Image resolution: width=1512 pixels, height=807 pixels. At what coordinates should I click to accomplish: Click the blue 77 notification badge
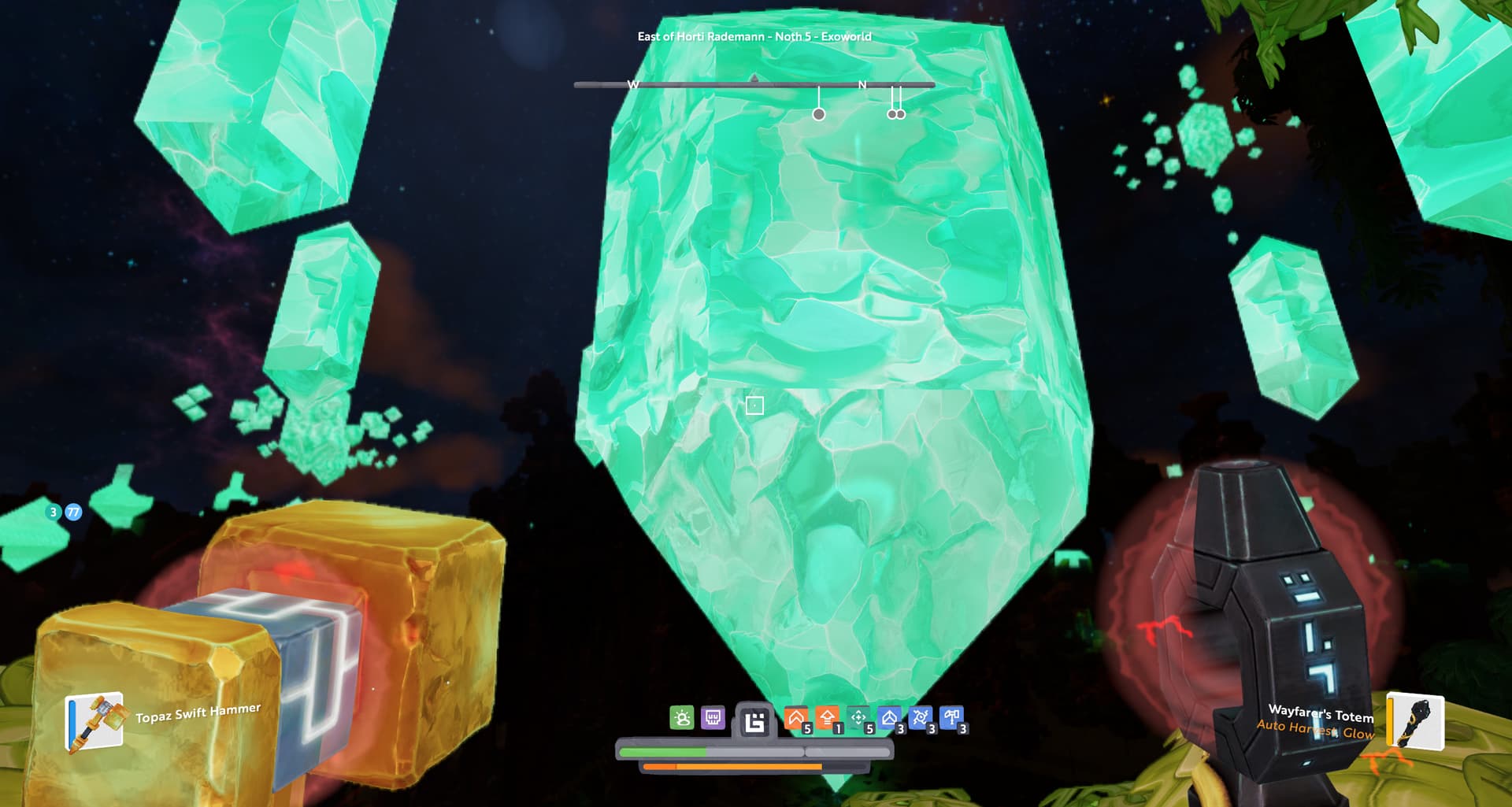pyautogui.click(x=73, y=513)
